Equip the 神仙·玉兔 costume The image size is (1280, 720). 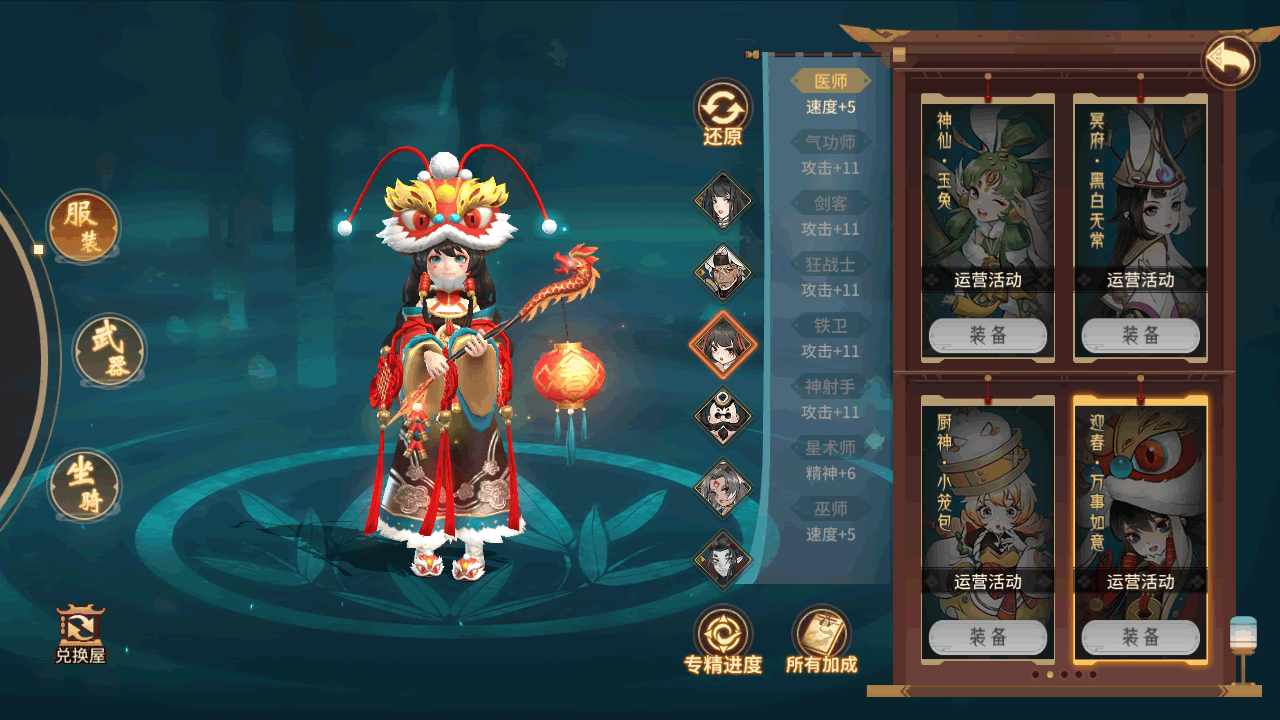(x=987, y=336)
